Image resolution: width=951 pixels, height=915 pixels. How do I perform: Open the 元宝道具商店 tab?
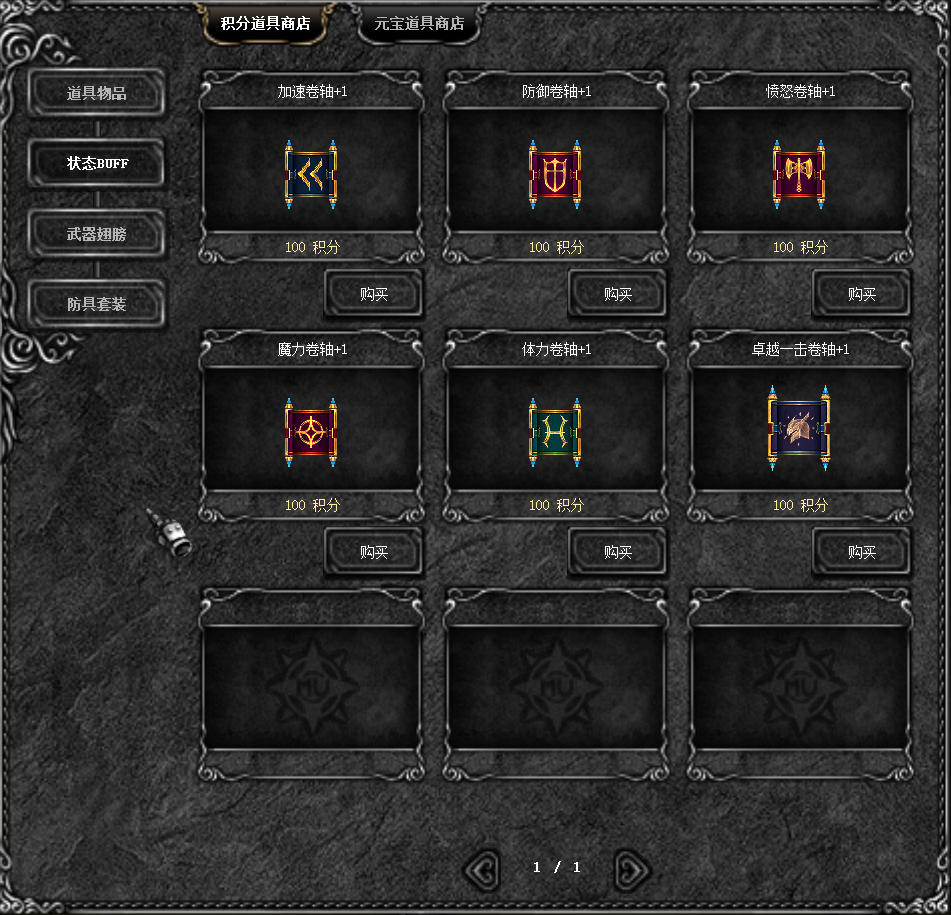click(419, 24)
